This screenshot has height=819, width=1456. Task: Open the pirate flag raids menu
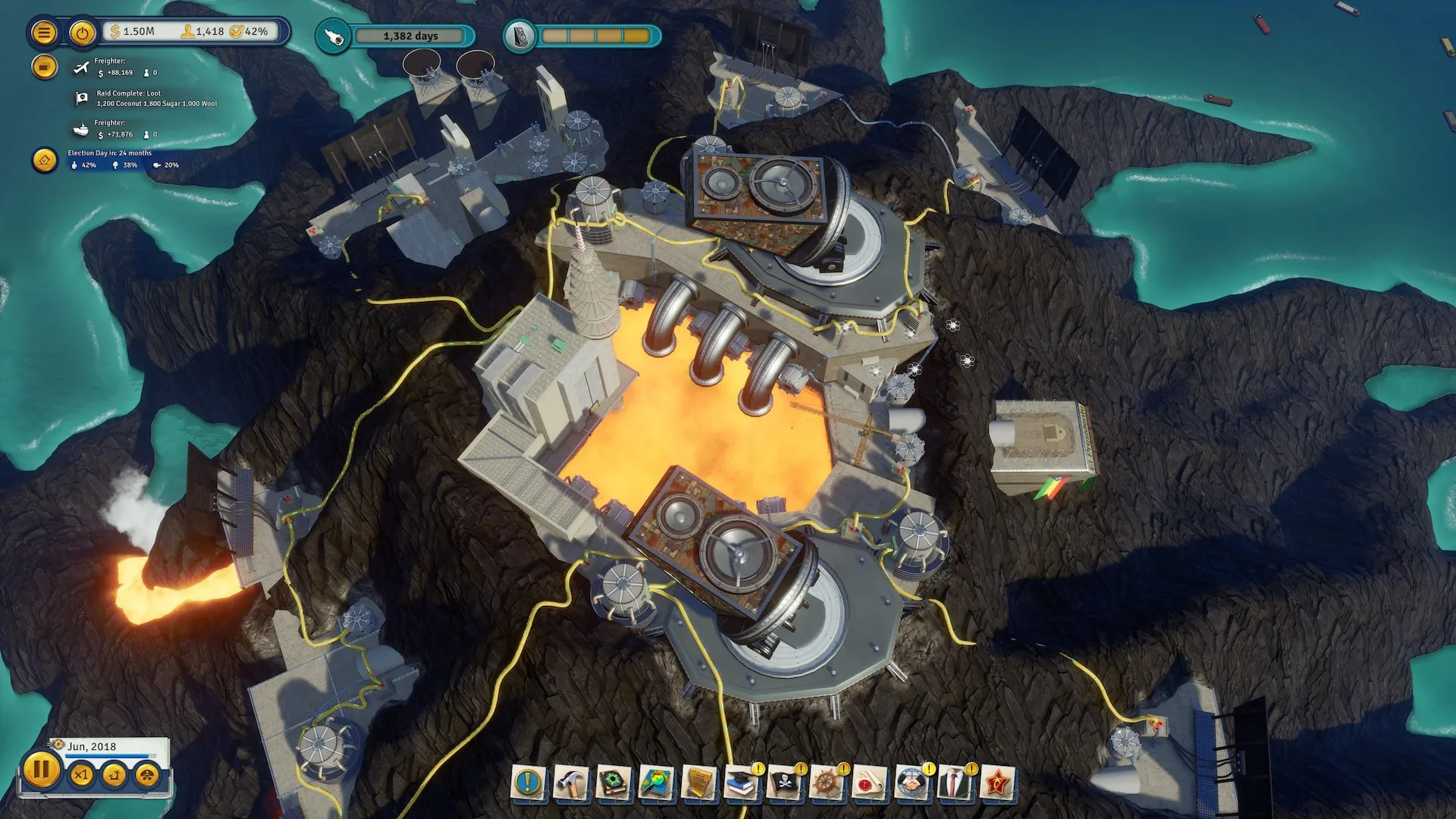tap(784, 783)
